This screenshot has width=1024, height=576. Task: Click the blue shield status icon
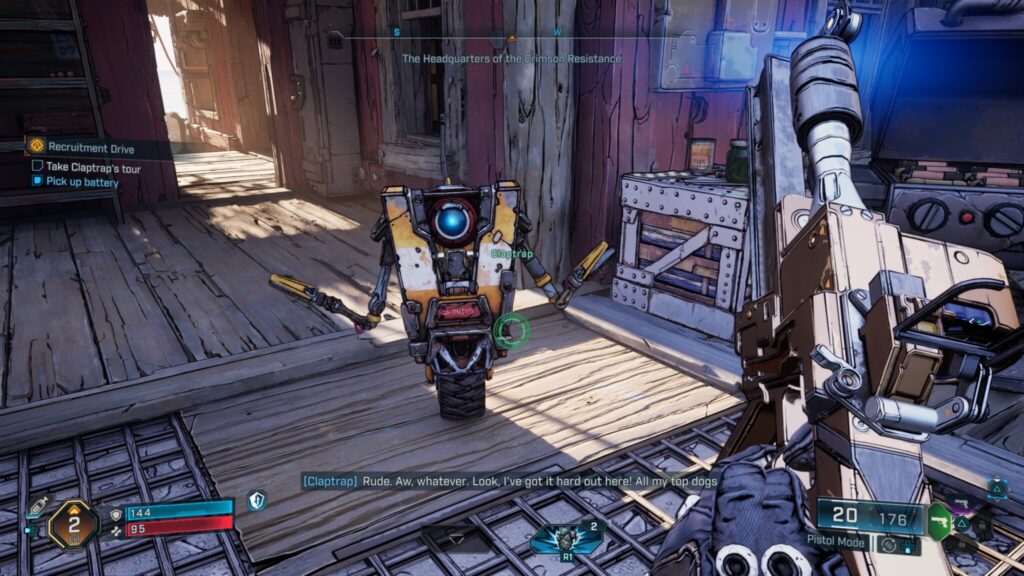[257, 501]
